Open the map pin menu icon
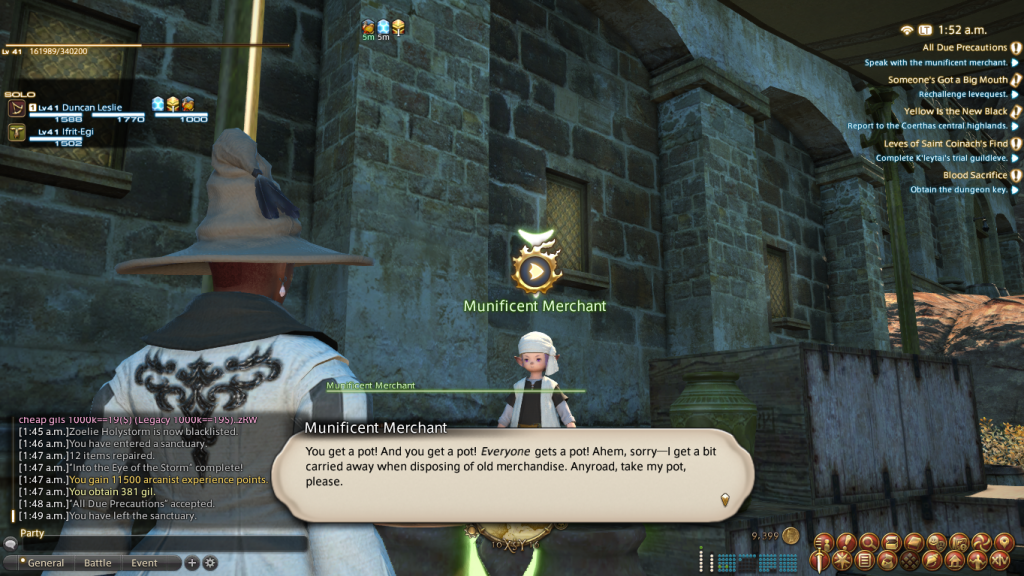 pos(1005,542)
